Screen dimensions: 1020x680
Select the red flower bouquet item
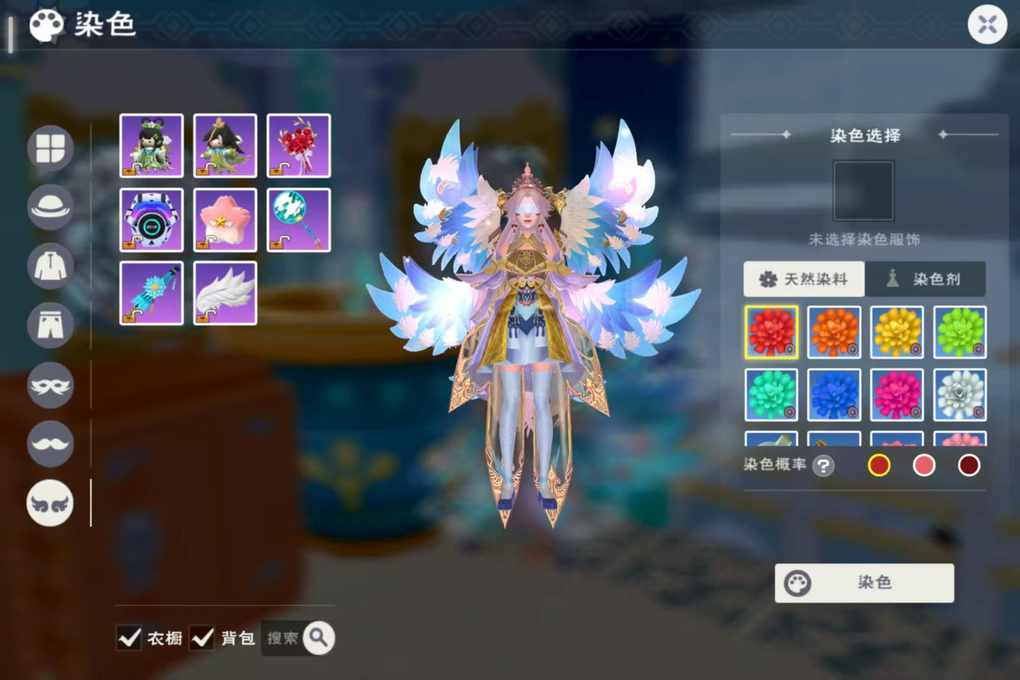point(299,145)
